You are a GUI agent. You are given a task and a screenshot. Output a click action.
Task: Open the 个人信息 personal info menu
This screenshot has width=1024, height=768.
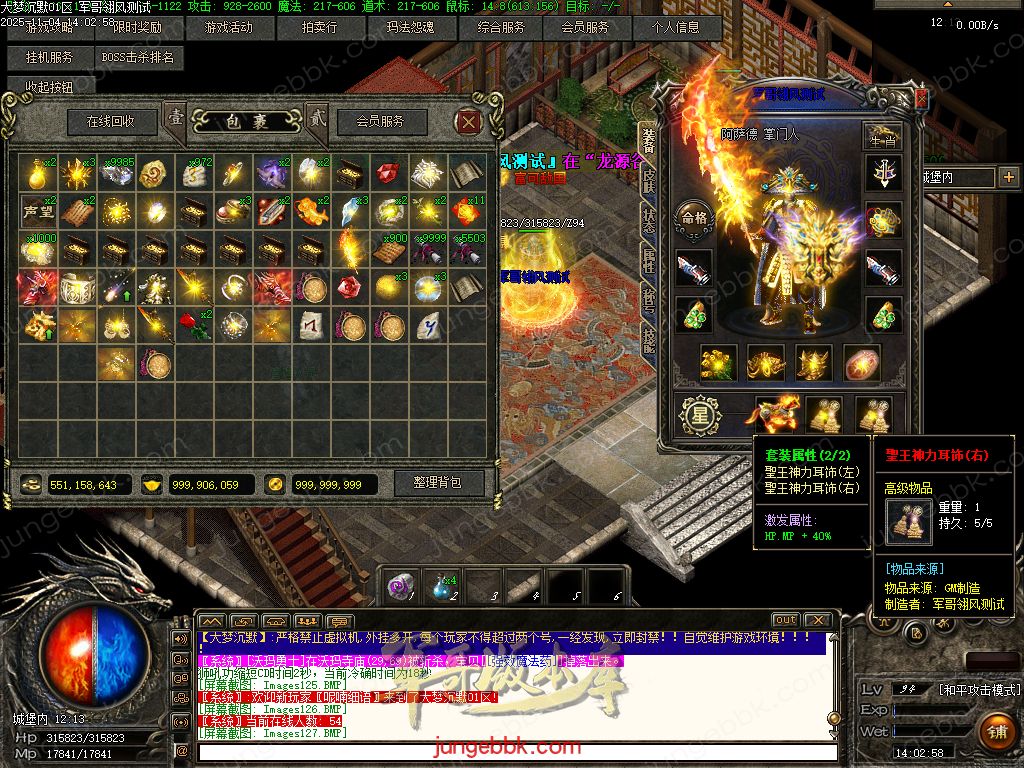point(676,28)
